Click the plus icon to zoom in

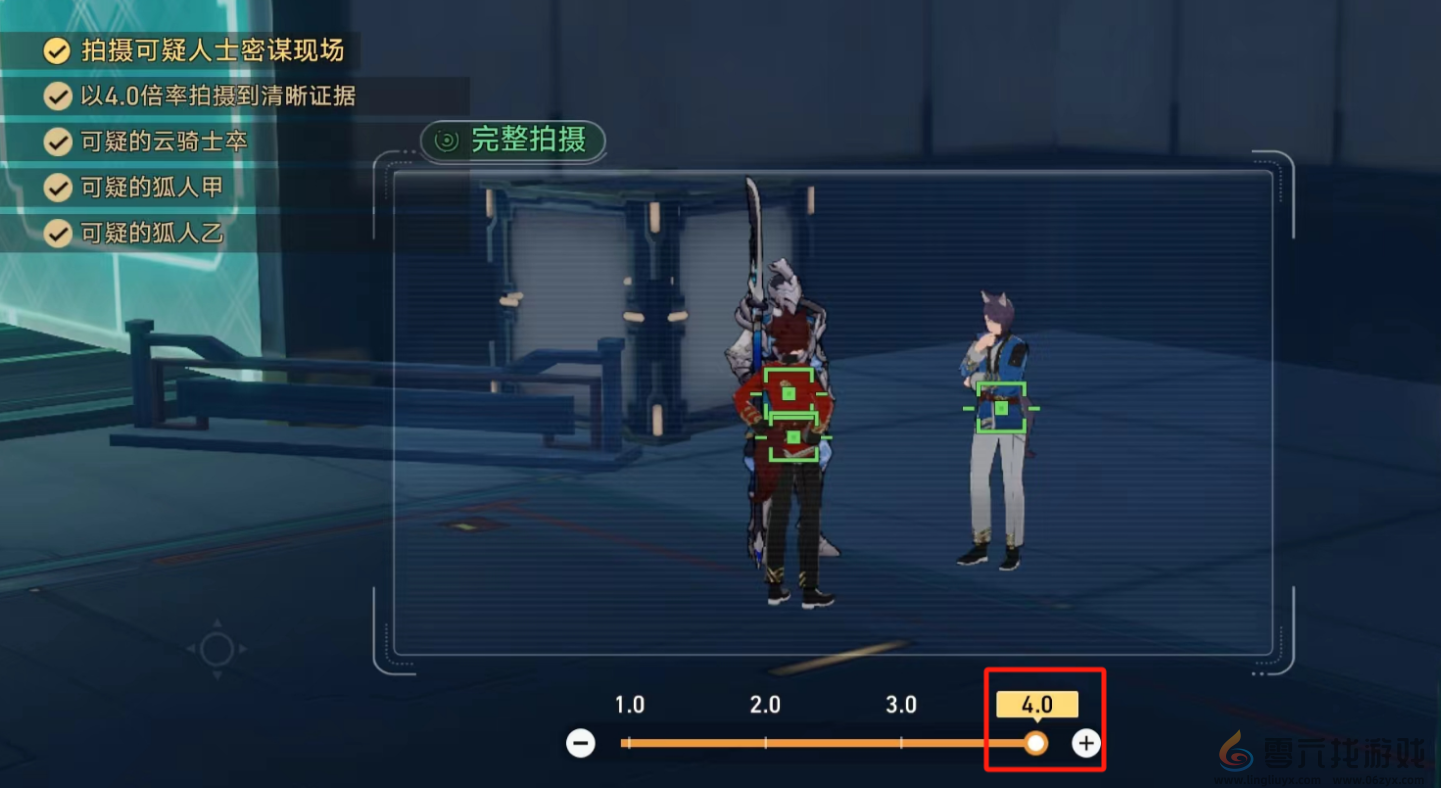click(1087, 743)
